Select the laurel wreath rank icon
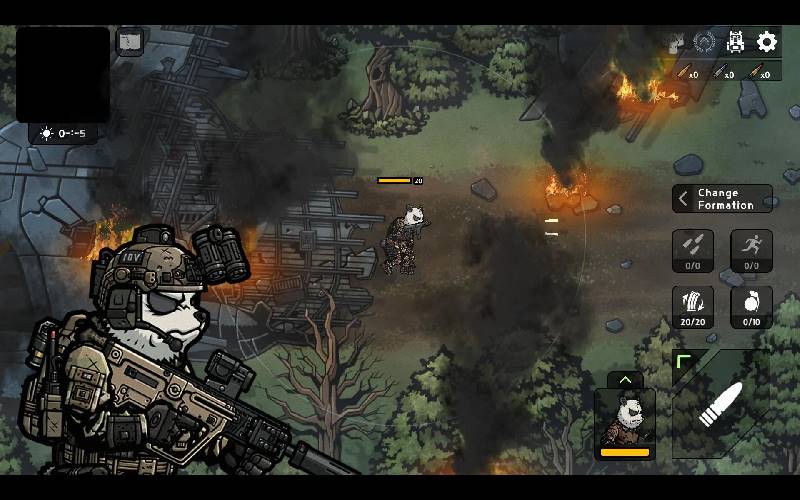800x500 pixels. point(704,42)
